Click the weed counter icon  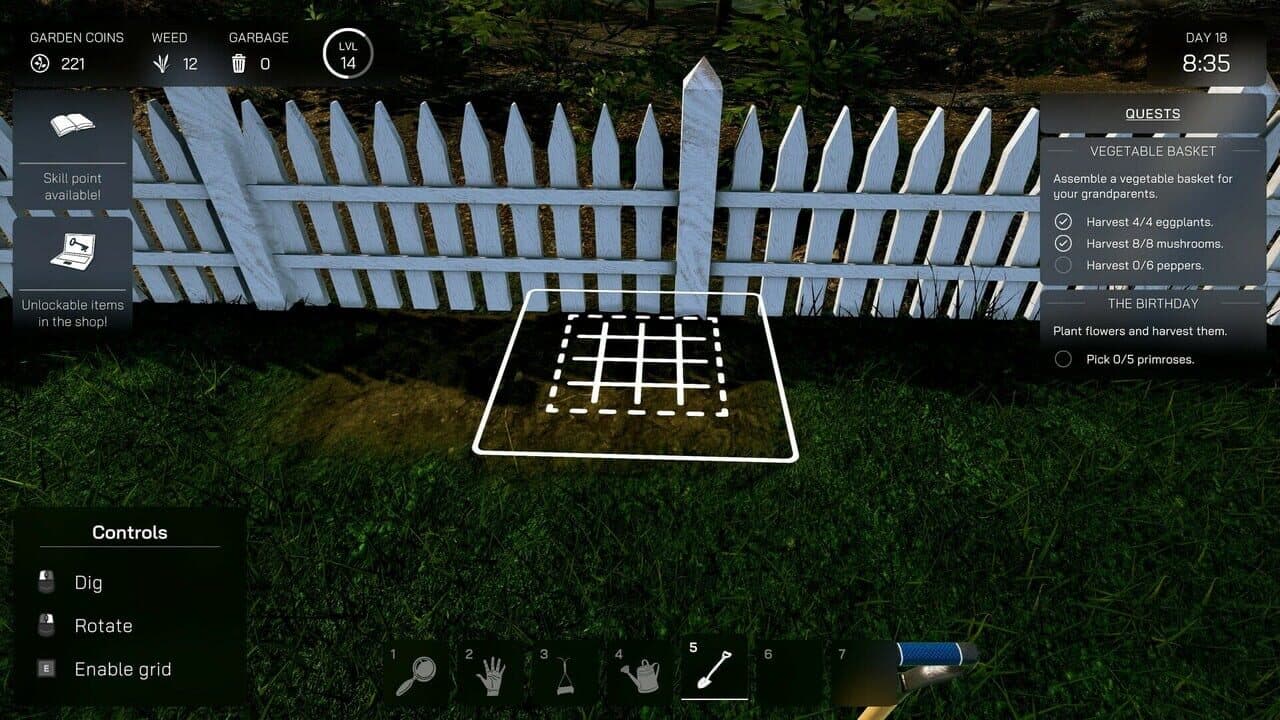tap(165, 64)
